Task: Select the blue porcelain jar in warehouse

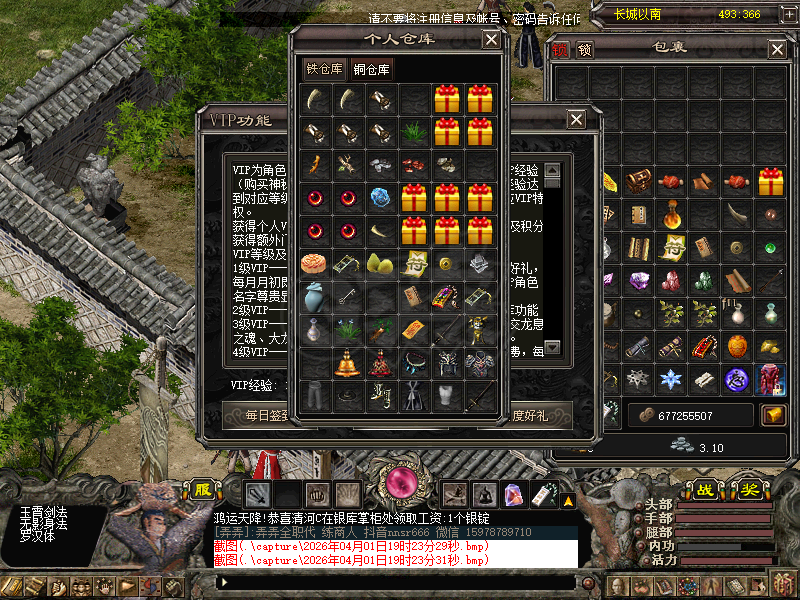Action: pyautogui.click(x=314, y=297)
